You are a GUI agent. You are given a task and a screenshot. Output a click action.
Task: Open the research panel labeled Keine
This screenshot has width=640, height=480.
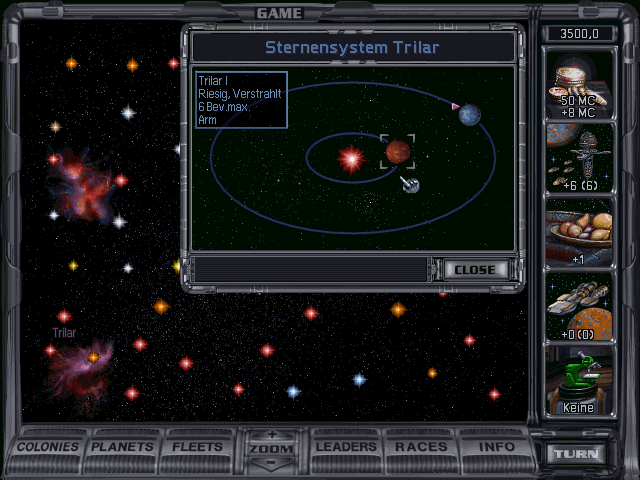[579, 380]
